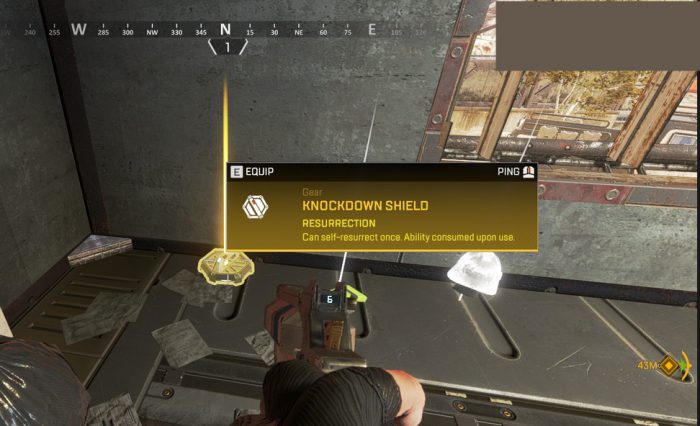
Task: Click the compass heading strip
Action: point(226,30)
